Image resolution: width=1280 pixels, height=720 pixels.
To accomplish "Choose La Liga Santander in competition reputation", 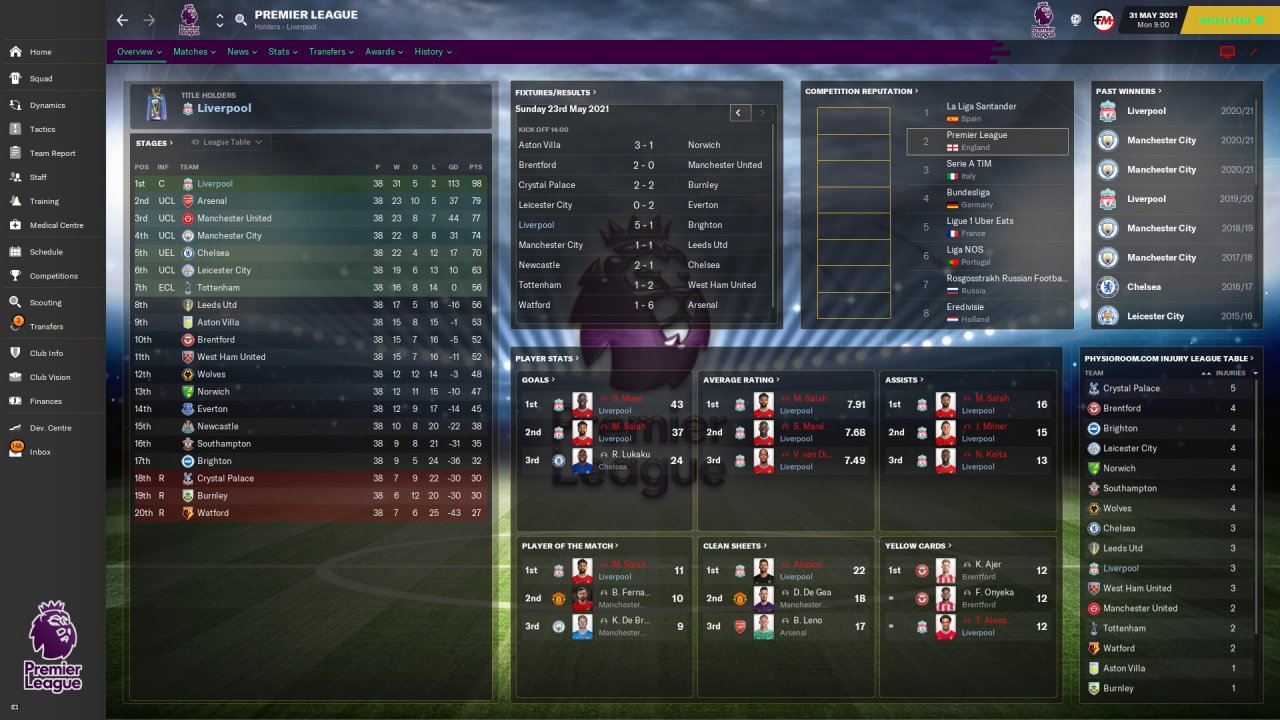I will point(981,106).
